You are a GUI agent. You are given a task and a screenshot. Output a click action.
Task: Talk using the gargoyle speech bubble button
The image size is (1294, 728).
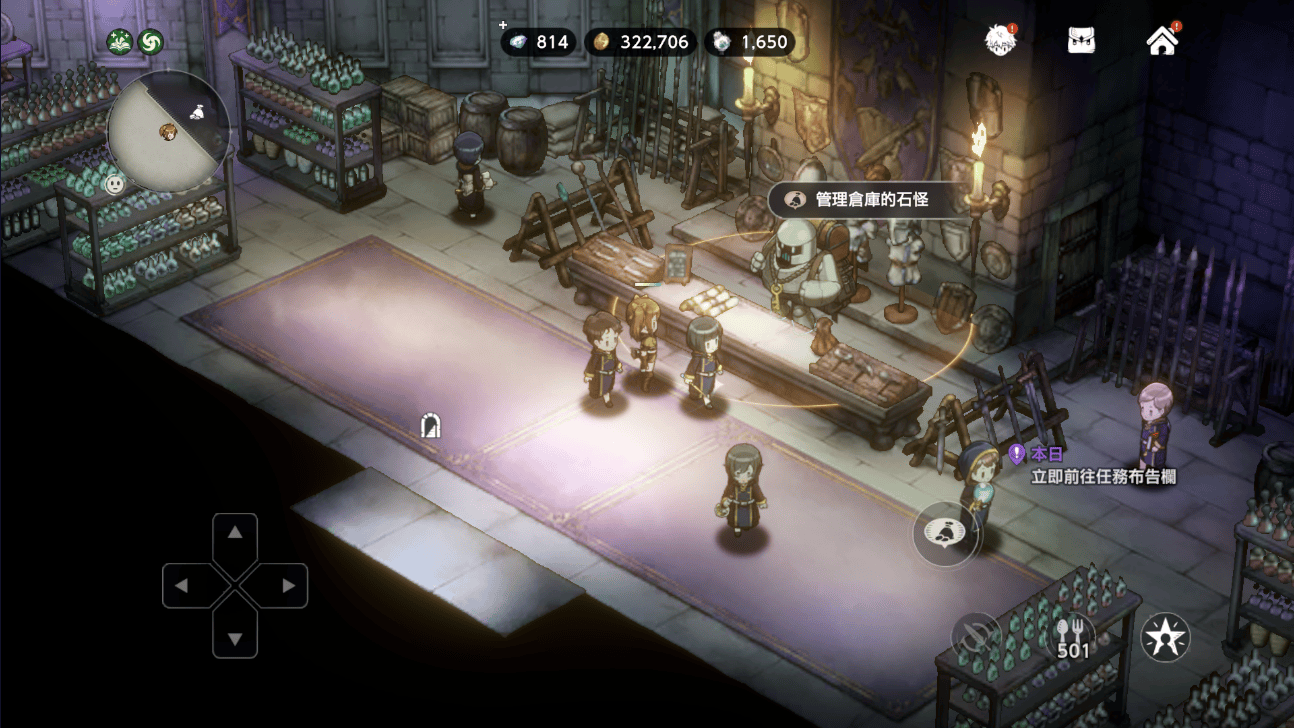point(945,533)
